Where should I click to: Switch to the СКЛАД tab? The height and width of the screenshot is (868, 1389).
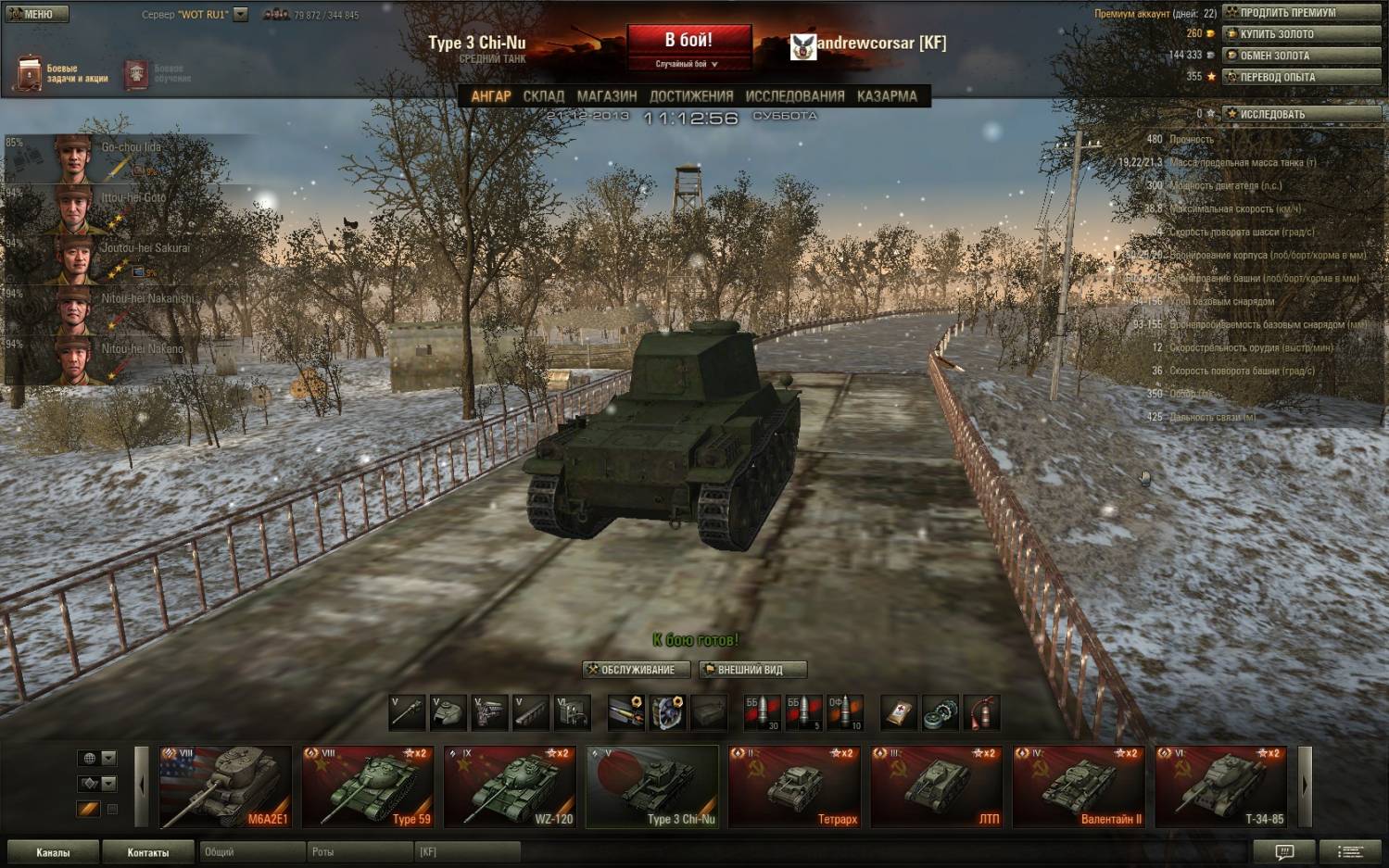coord(543,96)
